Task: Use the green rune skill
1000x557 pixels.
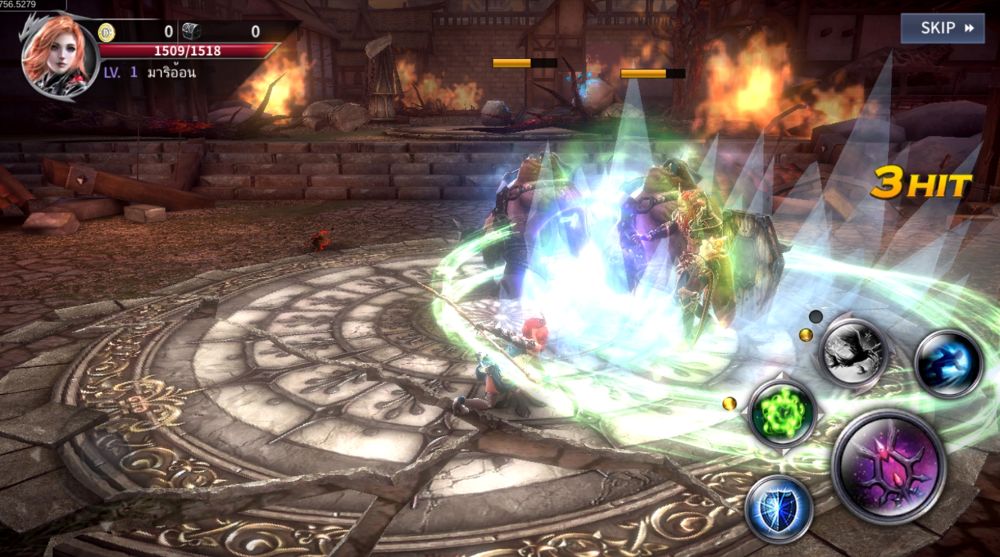Action: [x=782, y=412]
